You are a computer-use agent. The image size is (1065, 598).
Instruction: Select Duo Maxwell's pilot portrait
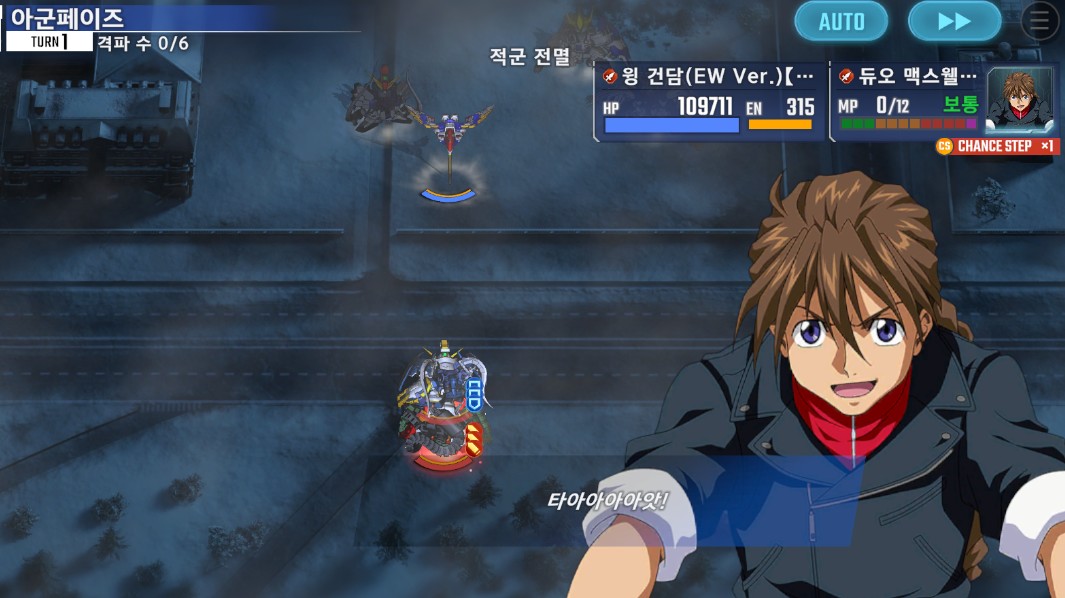[x=1020, y=101]
